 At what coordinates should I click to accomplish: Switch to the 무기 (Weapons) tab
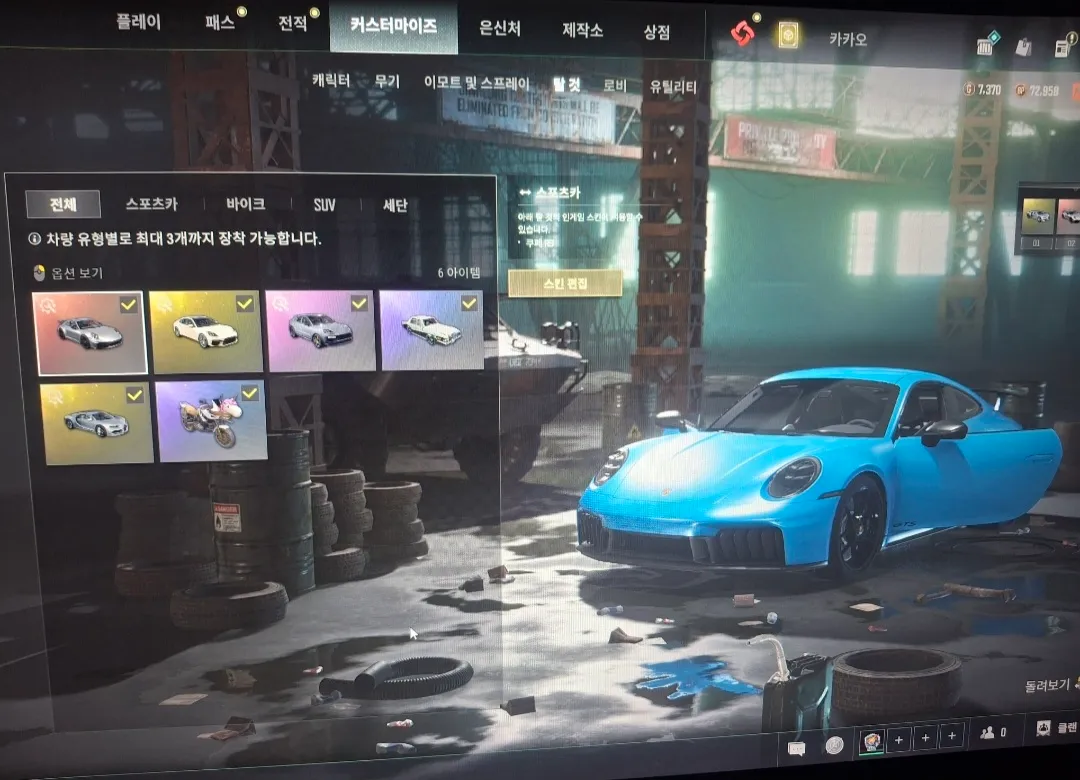(x=386, y=82)
